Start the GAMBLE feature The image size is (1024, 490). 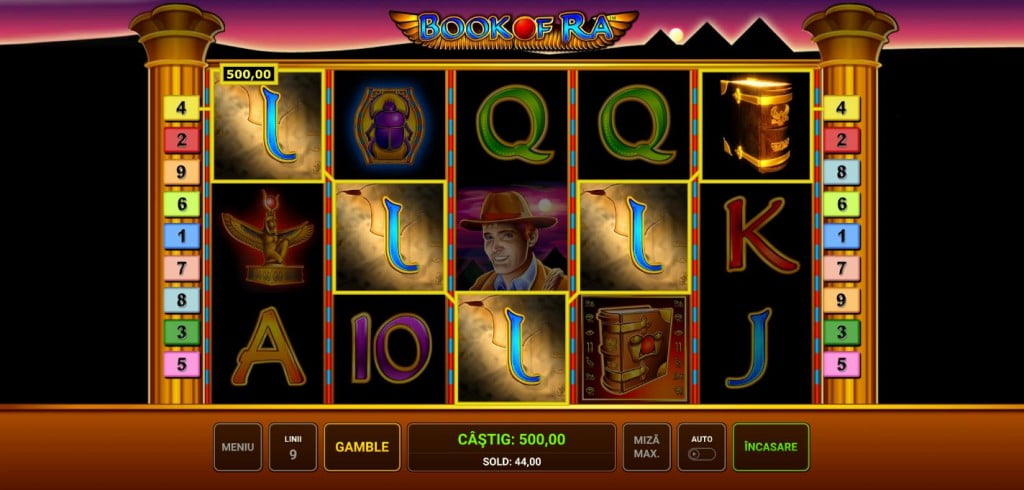pos(362,447)
